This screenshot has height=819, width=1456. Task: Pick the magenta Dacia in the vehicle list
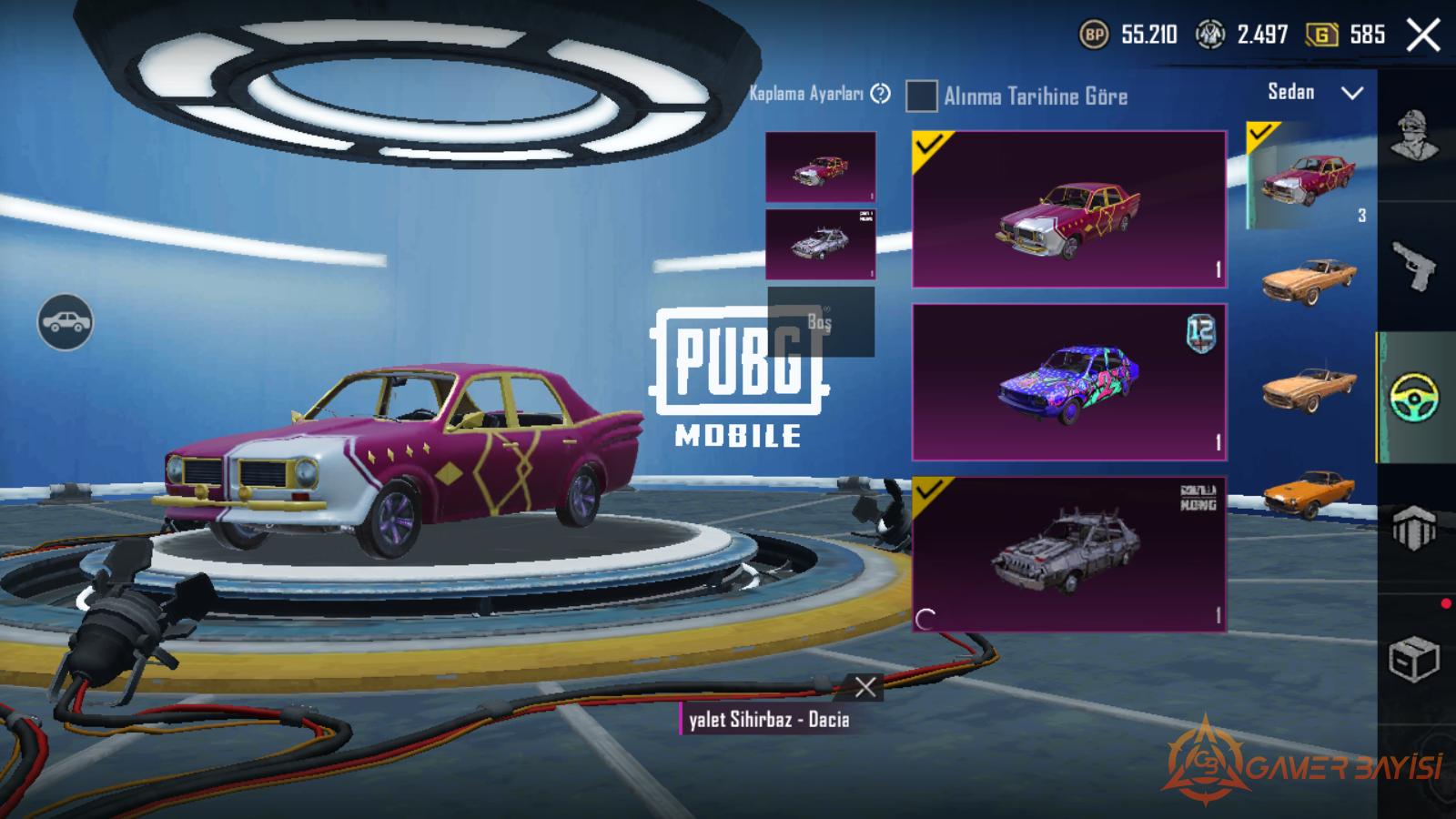(1308, 177)
